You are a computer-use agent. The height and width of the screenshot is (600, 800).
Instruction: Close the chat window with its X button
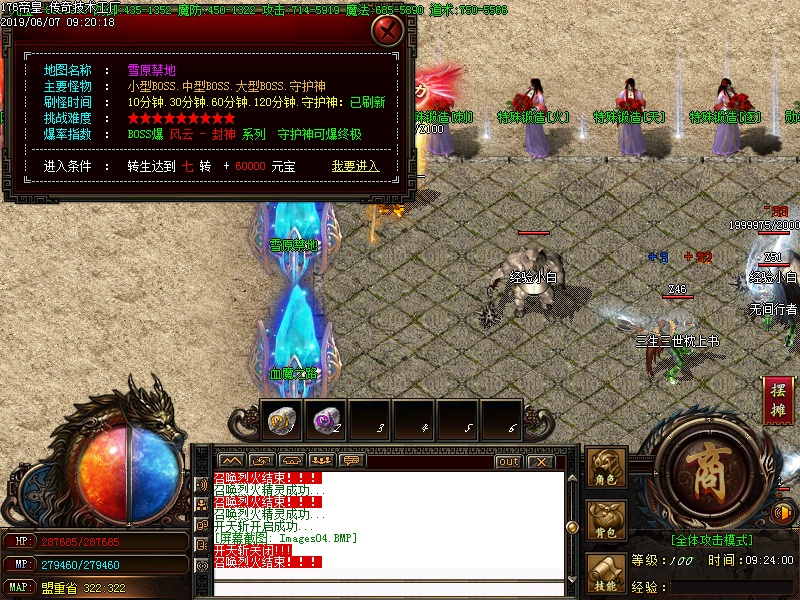[x=540, y=462]
